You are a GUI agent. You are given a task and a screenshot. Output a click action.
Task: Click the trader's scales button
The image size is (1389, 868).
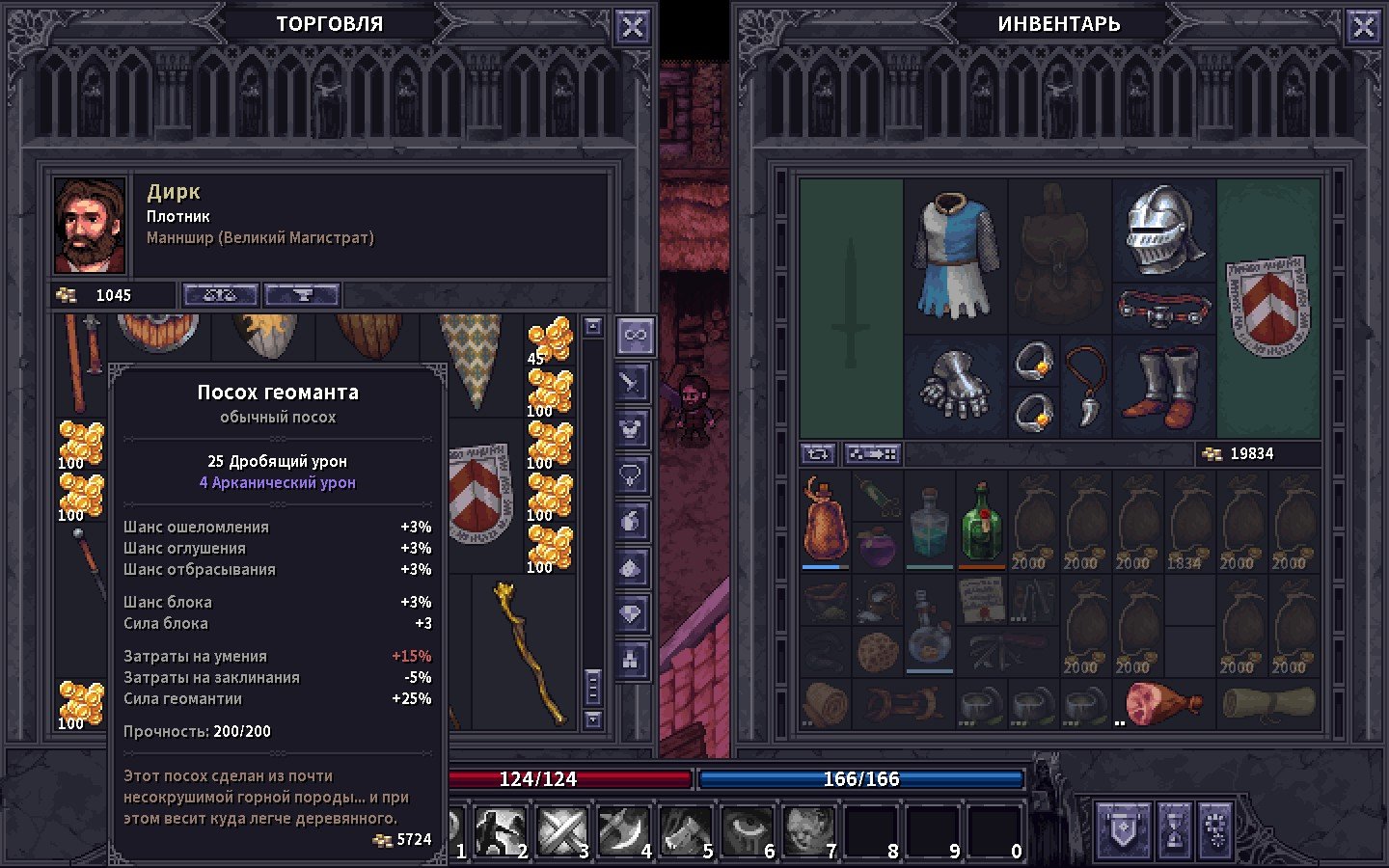click(220, 295)
